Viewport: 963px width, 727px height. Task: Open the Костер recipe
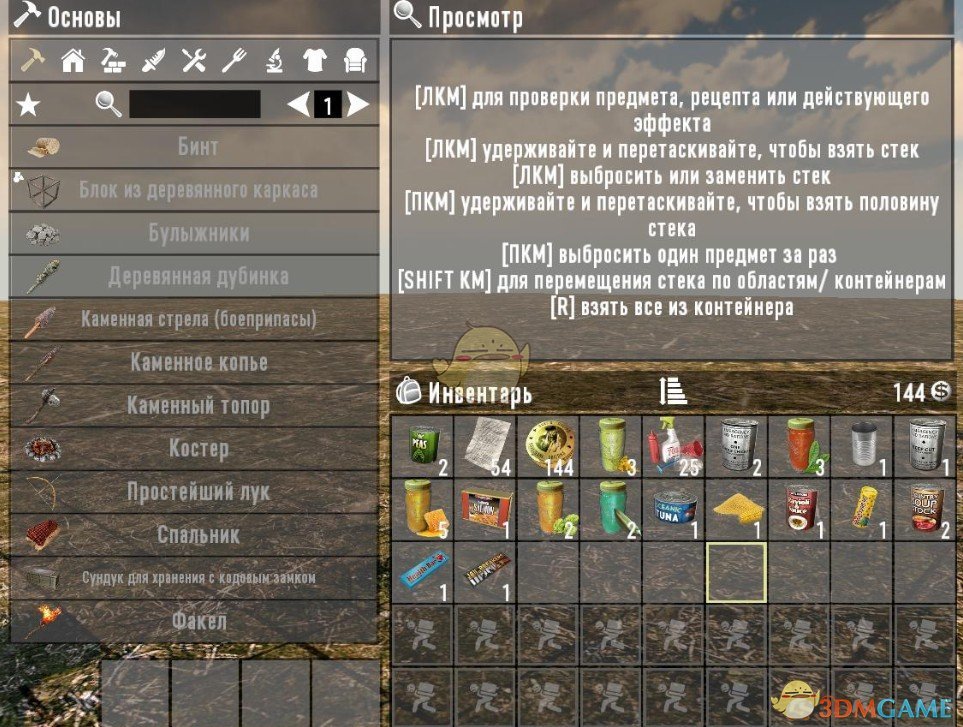point(194,449)
